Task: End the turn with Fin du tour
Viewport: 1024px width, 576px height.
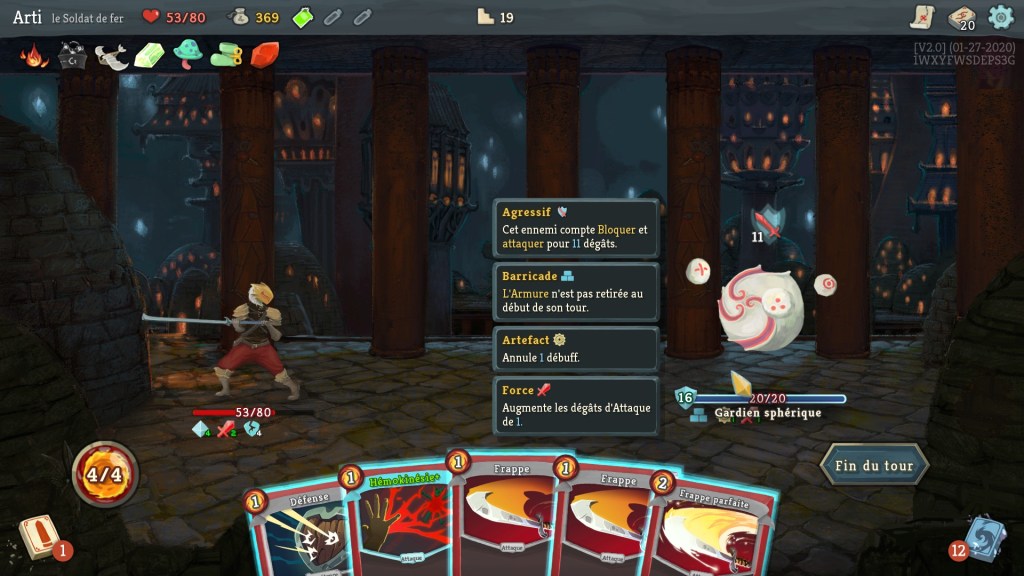Action: pyautogui.click(x=874, y=466)
